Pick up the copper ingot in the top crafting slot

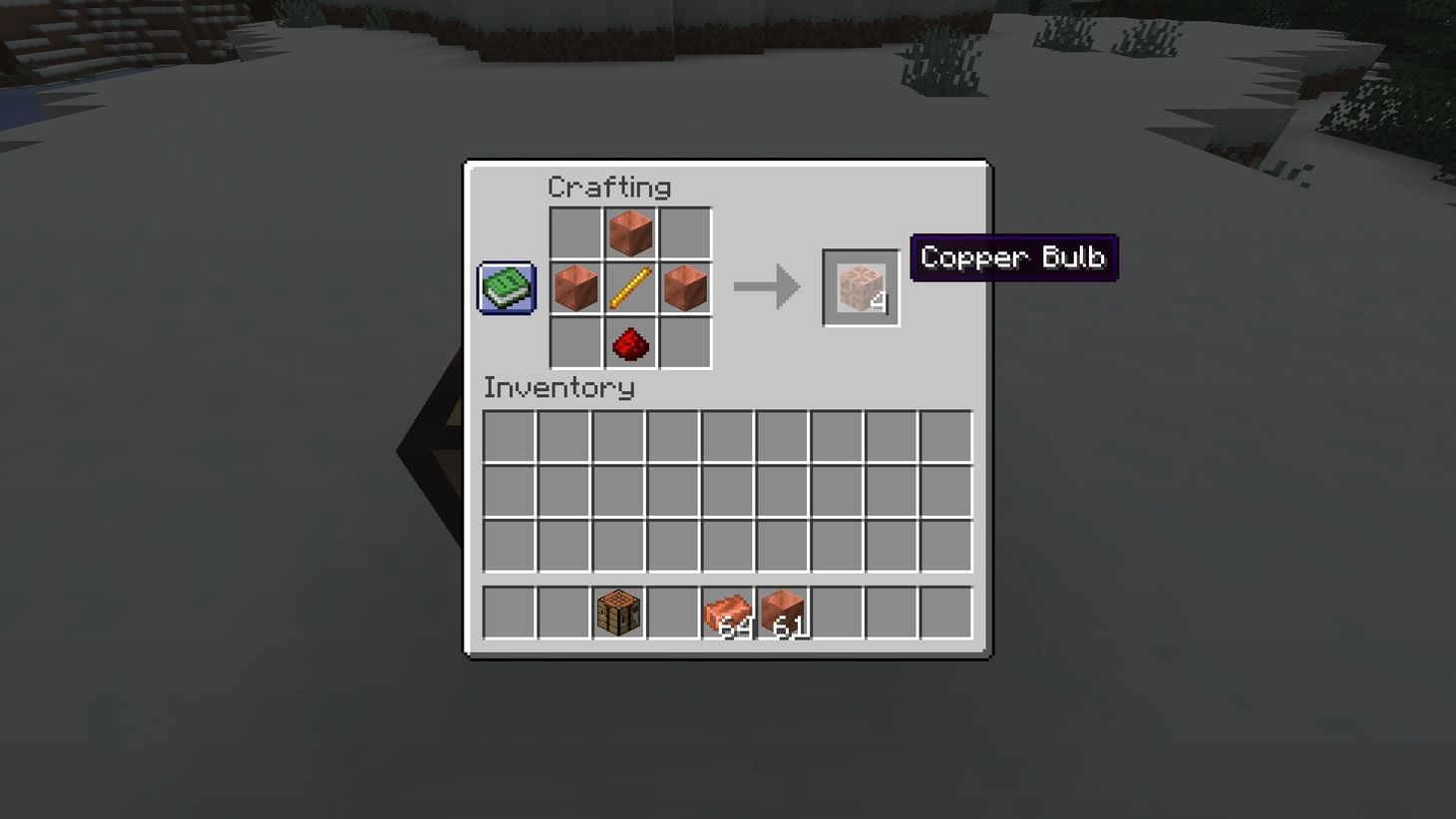(630, 233)
